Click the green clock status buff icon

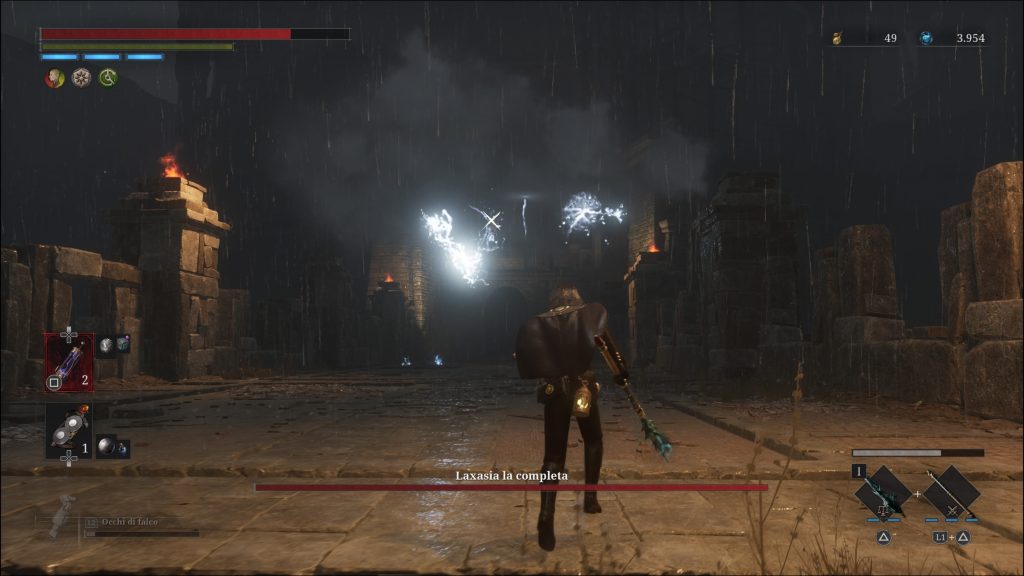tap(107, 78)
